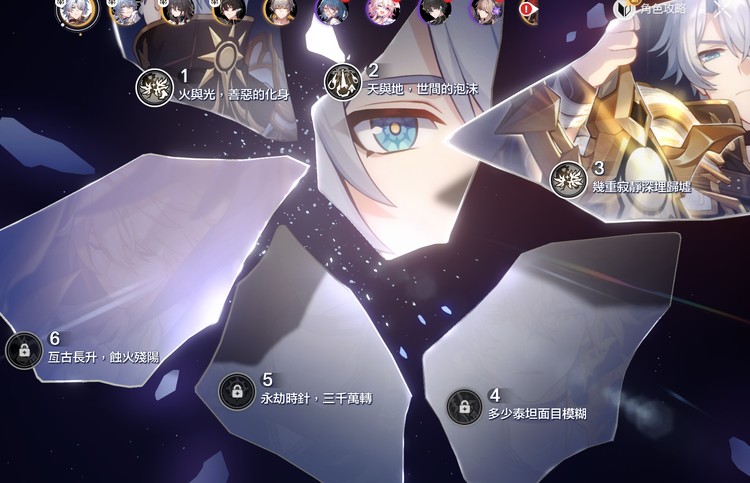View locked Eidolon 6 亙古長升，蝕火殘陽
Screen dimensions: 750x483
click(24, 350)
